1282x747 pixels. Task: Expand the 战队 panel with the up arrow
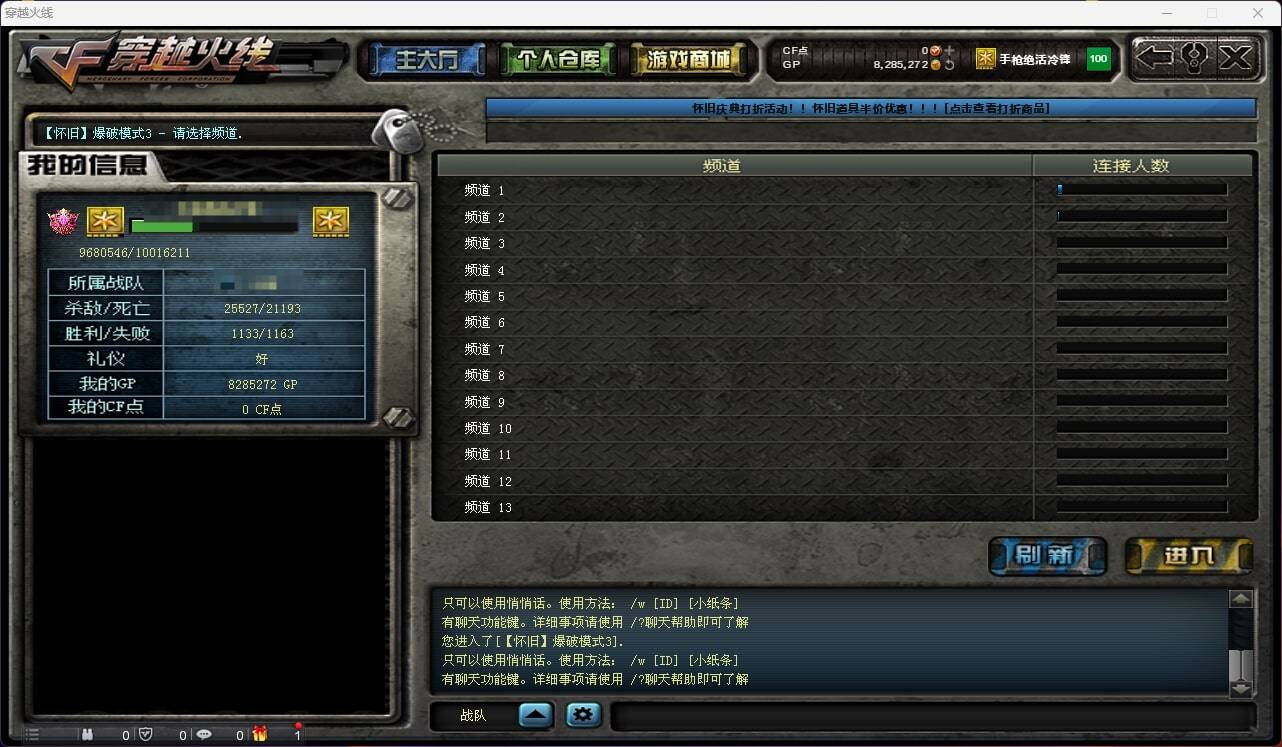pyautogui.click(x=535, y=714)
